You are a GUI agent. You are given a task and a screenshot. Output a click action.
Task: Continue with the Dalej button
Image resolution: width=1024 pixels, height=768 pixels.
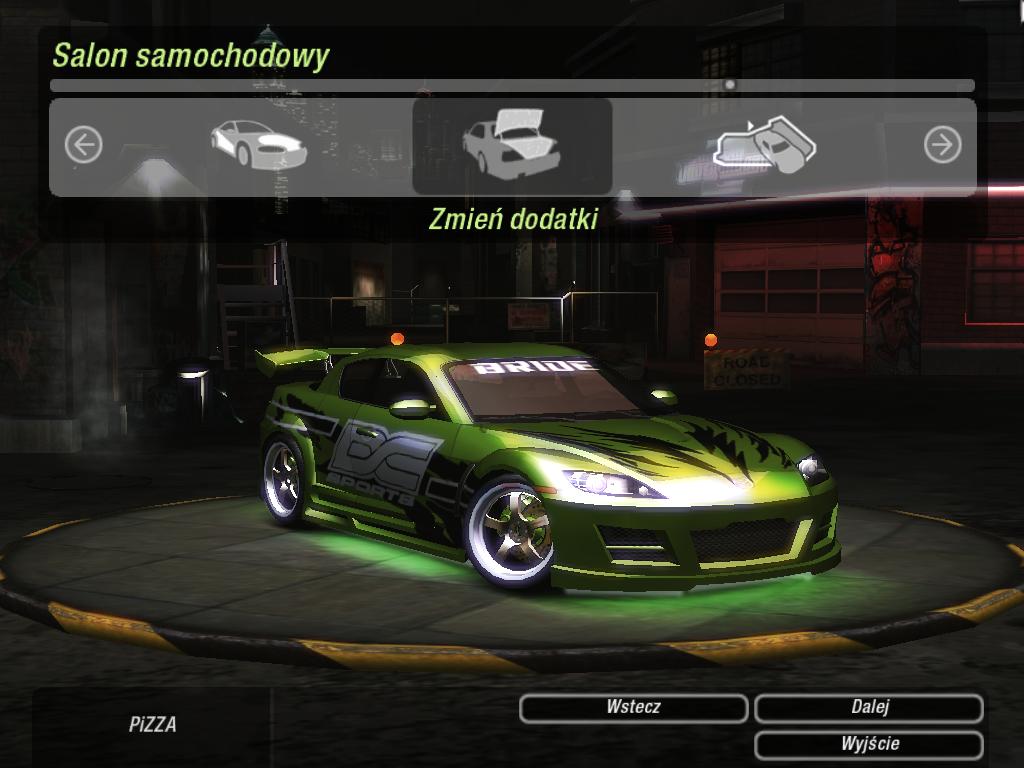click(x=868, y=708)
